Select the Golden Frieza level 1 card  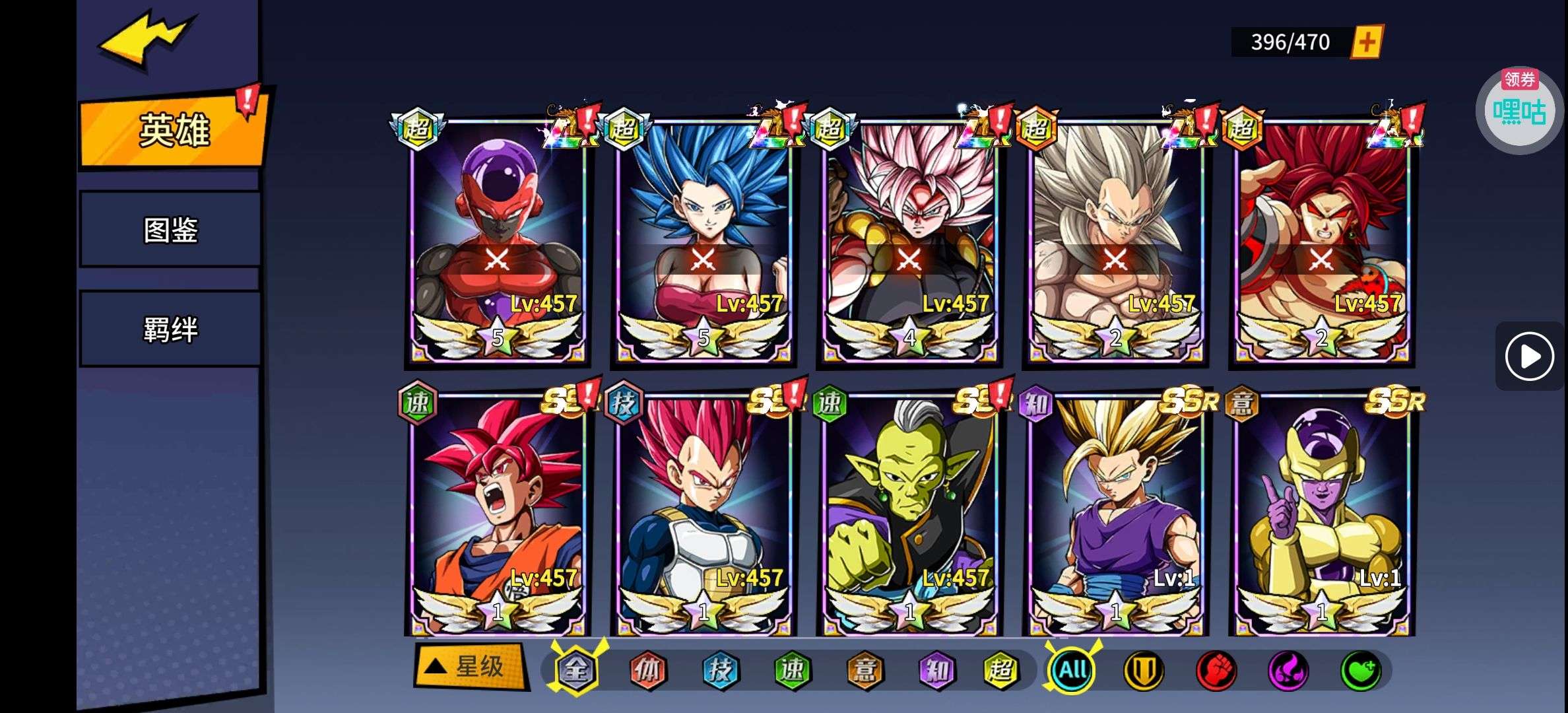(x=1321, y=515)
